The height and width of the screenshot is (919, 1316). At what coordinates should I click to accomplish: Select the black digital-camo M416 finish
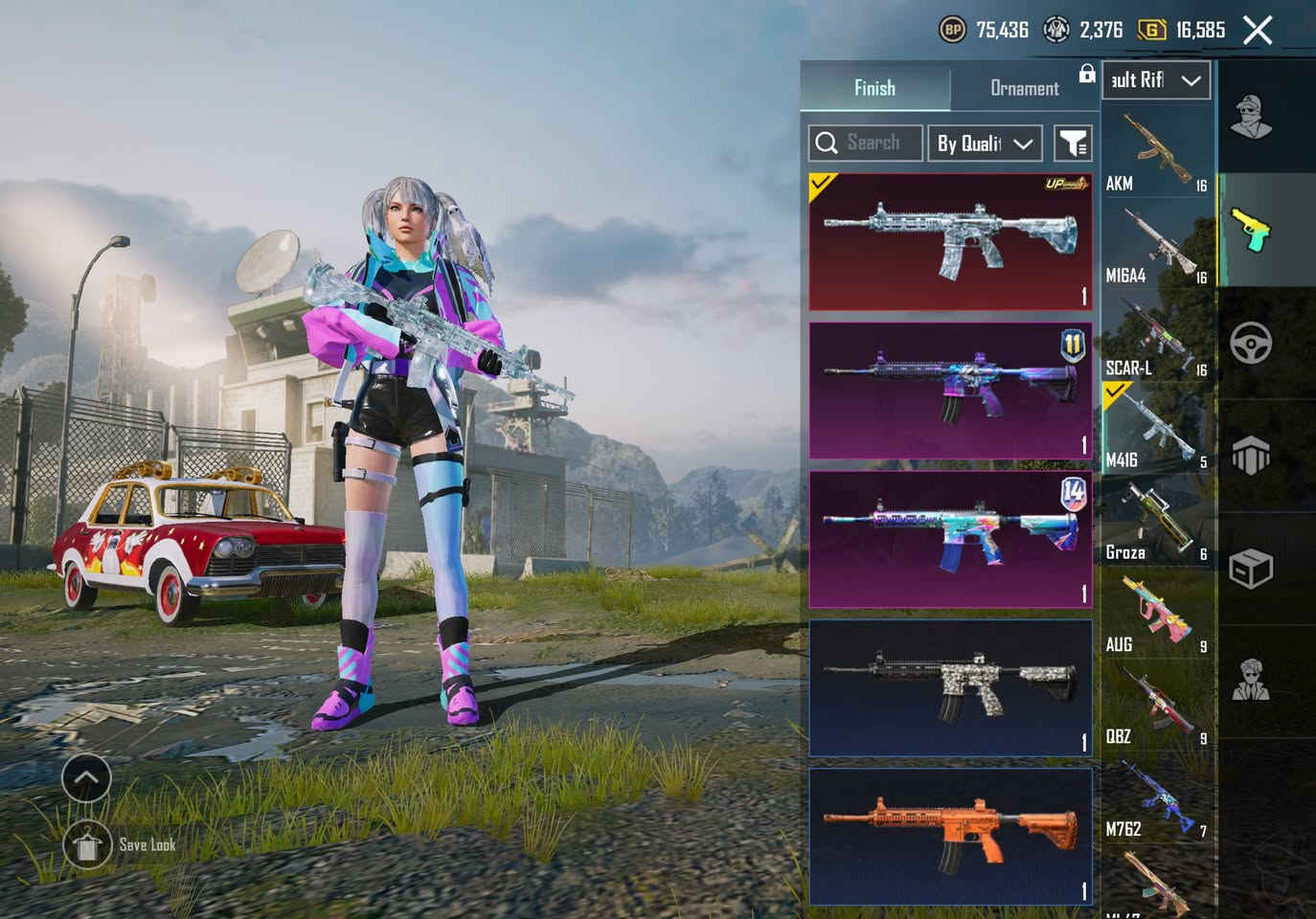point(950,687)
